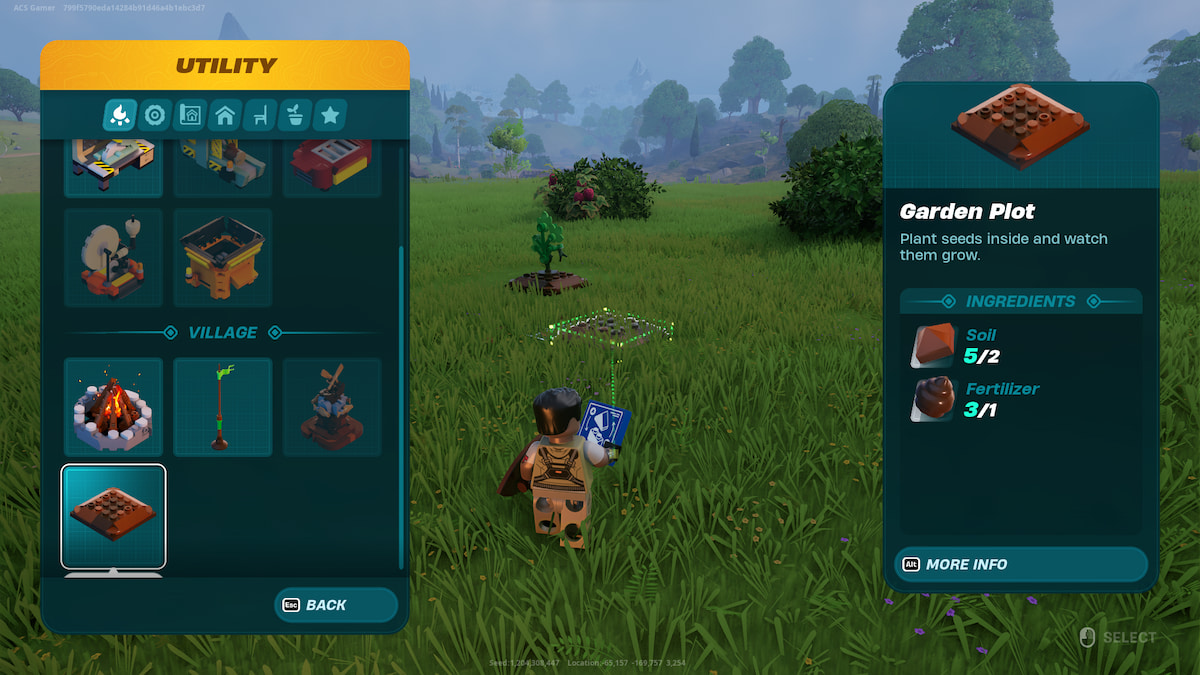
Task: Select the Garden Plot build tile
Action: click(113, 516)
